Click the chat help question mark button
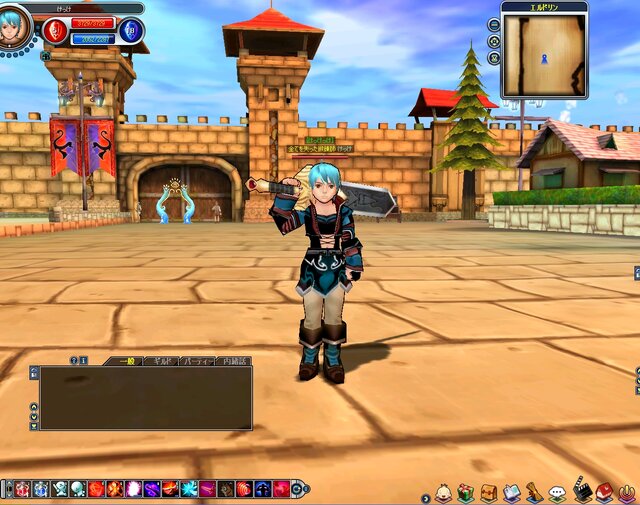 (x=73, y=360)
